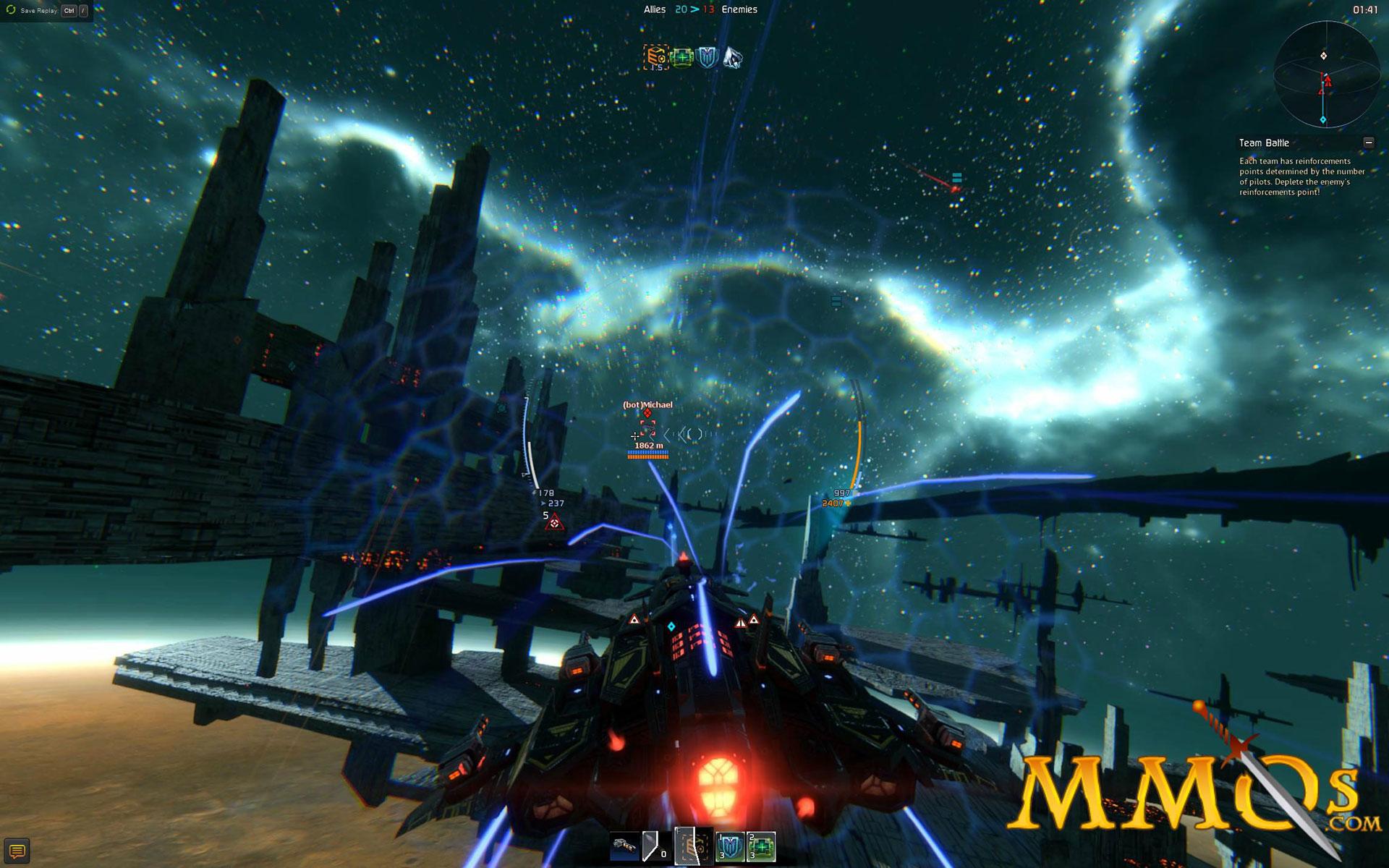Collapse the Team Battle objective panel
Image resolution: width=1389 pixels, height=868 pixels.
point(1368,142)
